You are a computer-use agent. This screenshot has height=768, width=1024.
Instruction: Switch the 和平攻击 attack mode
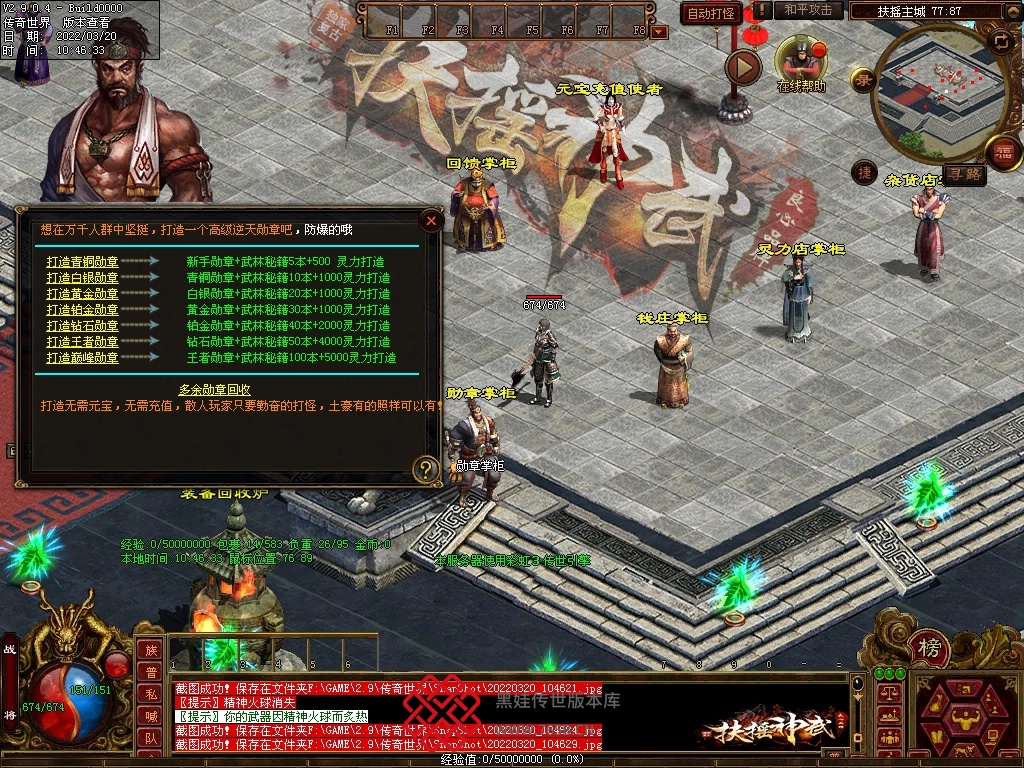(808, 10)
